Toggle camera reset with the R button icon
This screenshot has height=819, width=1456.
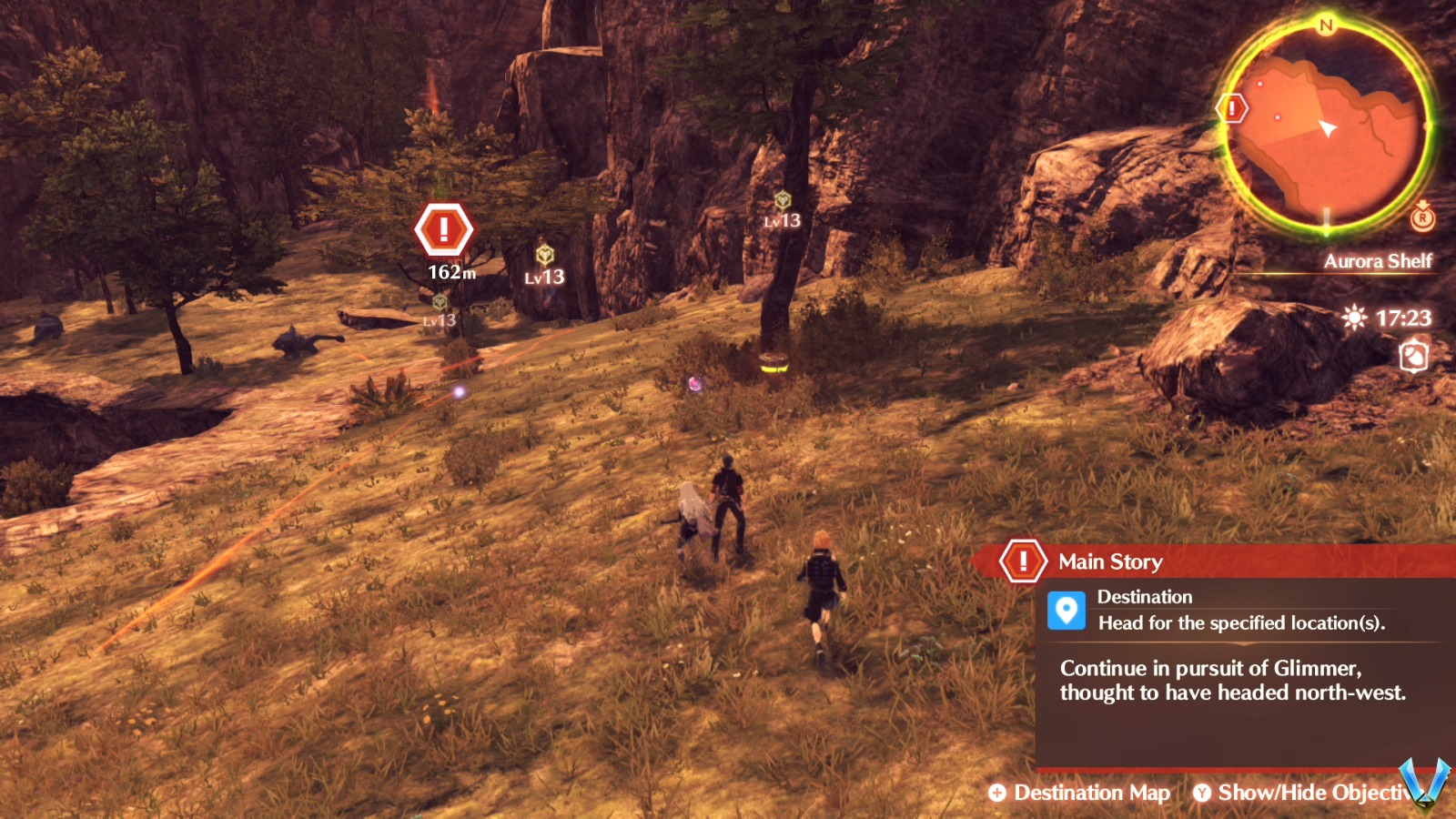(1422, 219)
